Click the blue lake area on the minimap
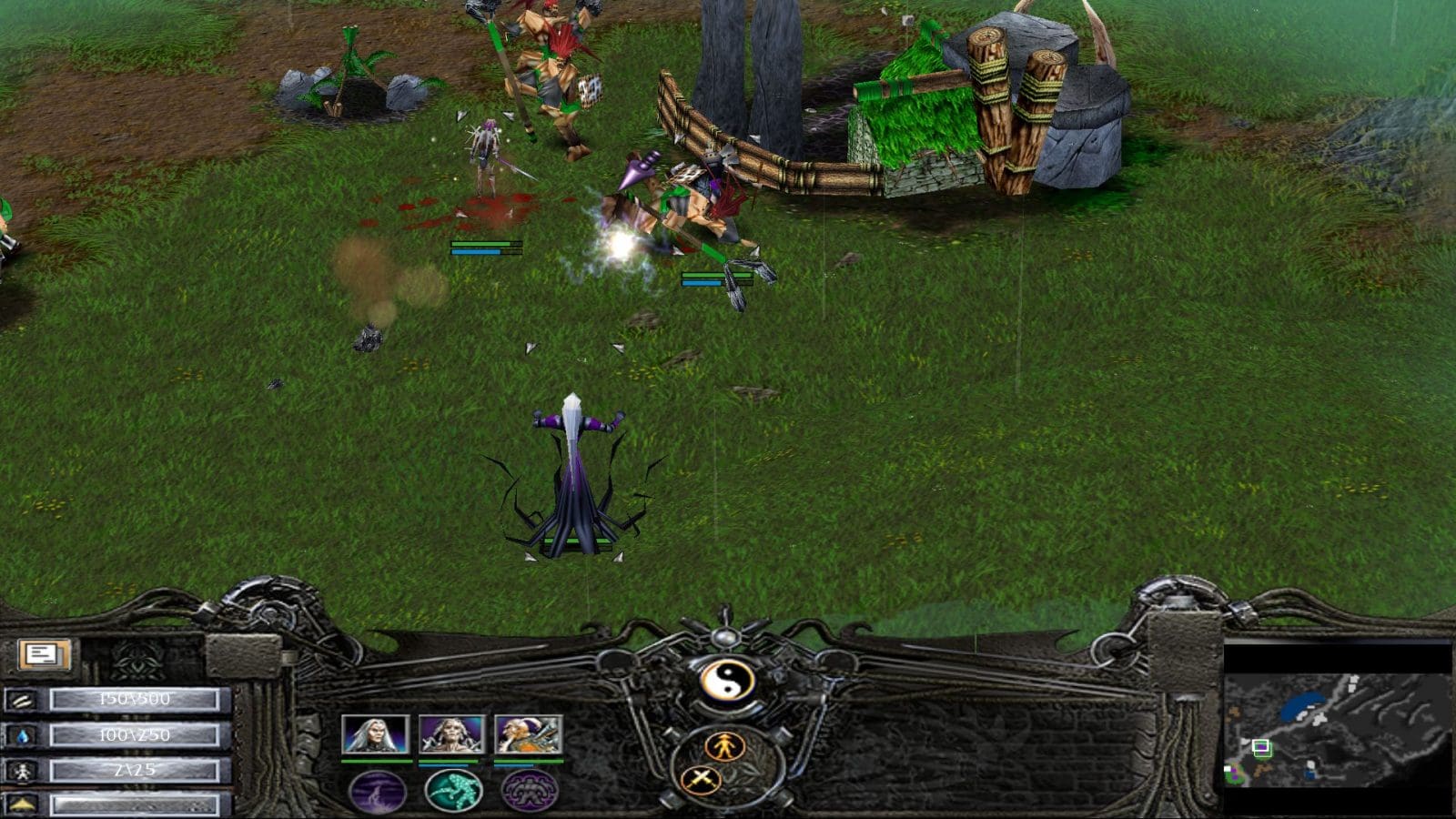The width and height of the screenshot is (1456, 819). pyautogui.click(x=1302, y=706)
